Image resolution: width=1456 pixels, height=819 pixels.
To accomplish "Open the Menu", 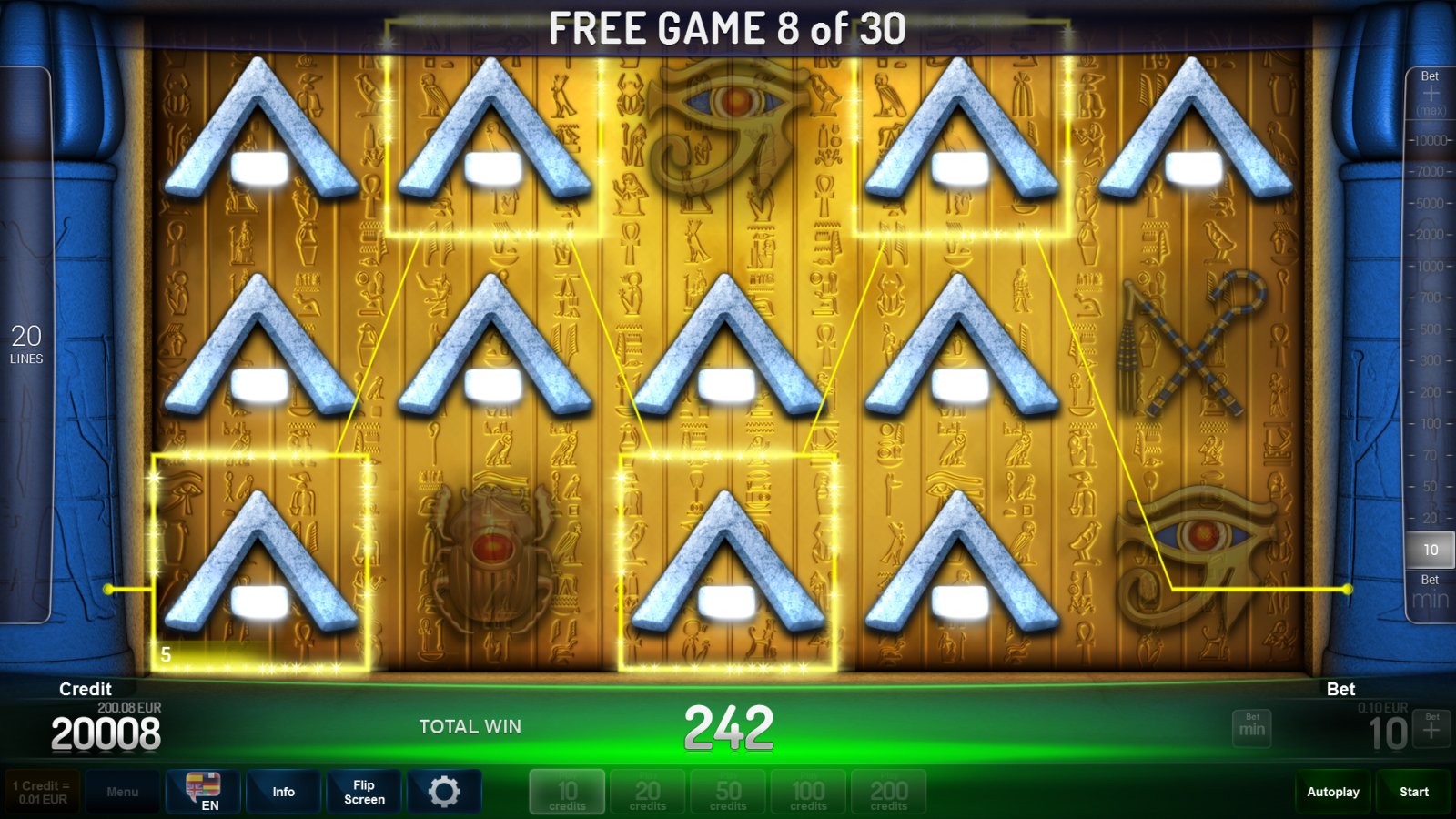I will [x=123, y=791].
